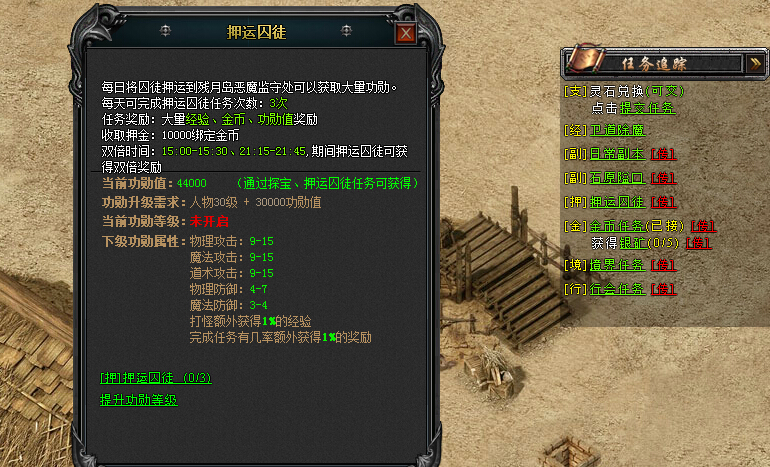Image resolution: width=770 pixels, height=467 pixels.
Task: Teleport using [传] beside 日常副本
Action: 661,154
